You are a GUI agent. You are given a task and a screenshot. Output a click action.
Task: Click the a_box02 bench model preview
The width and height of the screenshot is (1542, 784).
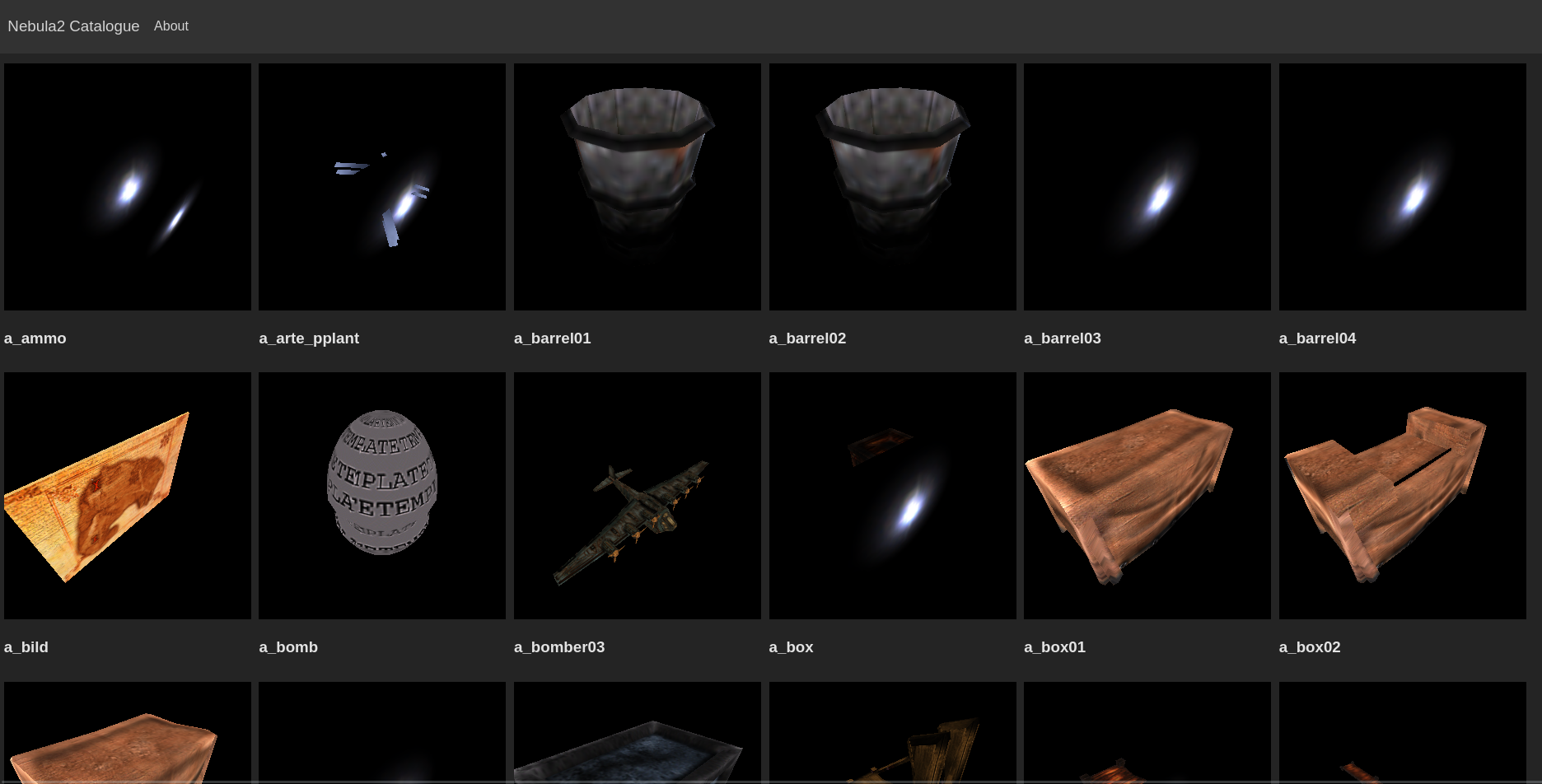tap(1402, 495)
